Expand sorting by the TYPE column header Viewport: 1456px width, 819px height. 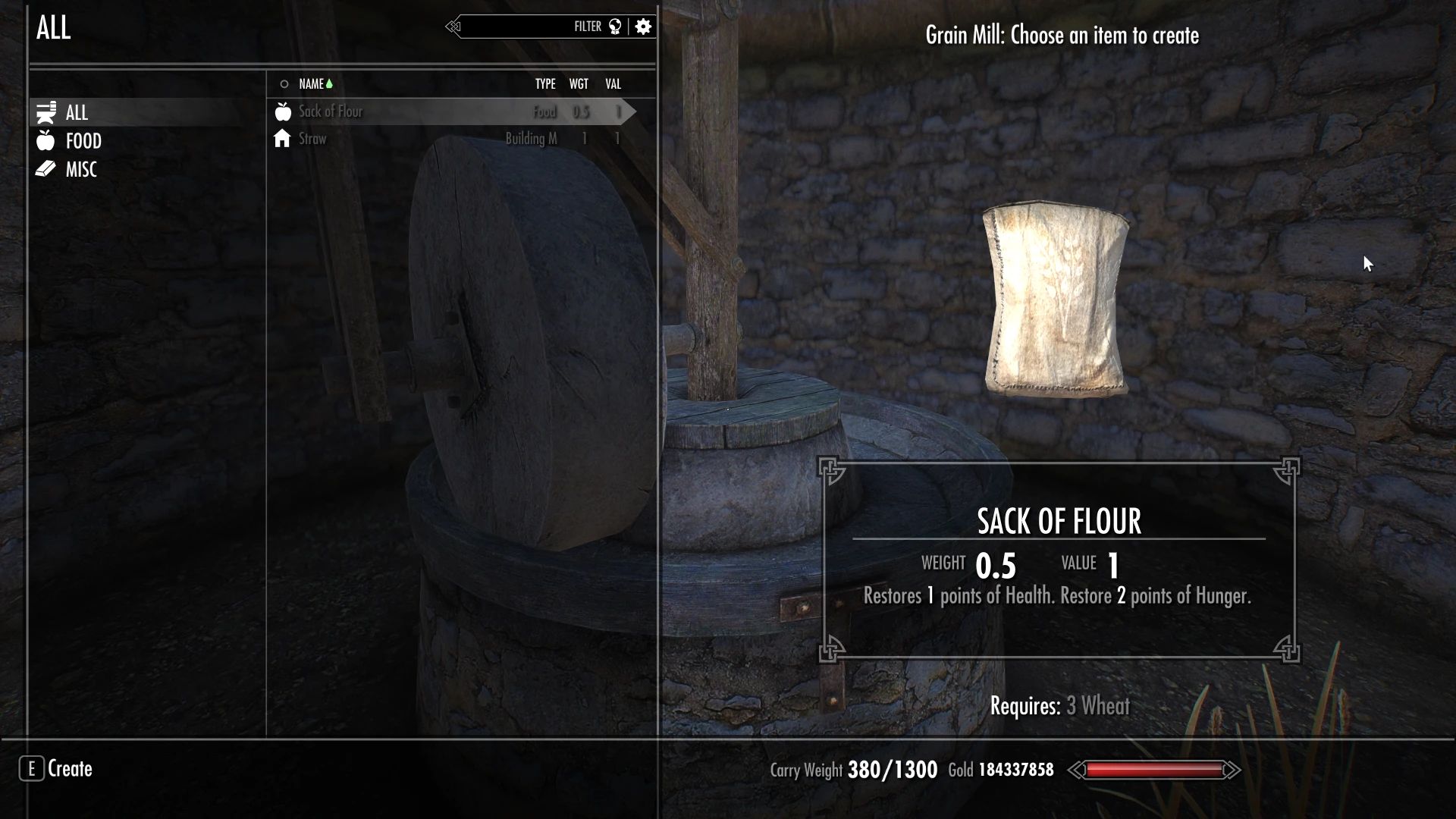pyautogui.click(x=545, y=83)
